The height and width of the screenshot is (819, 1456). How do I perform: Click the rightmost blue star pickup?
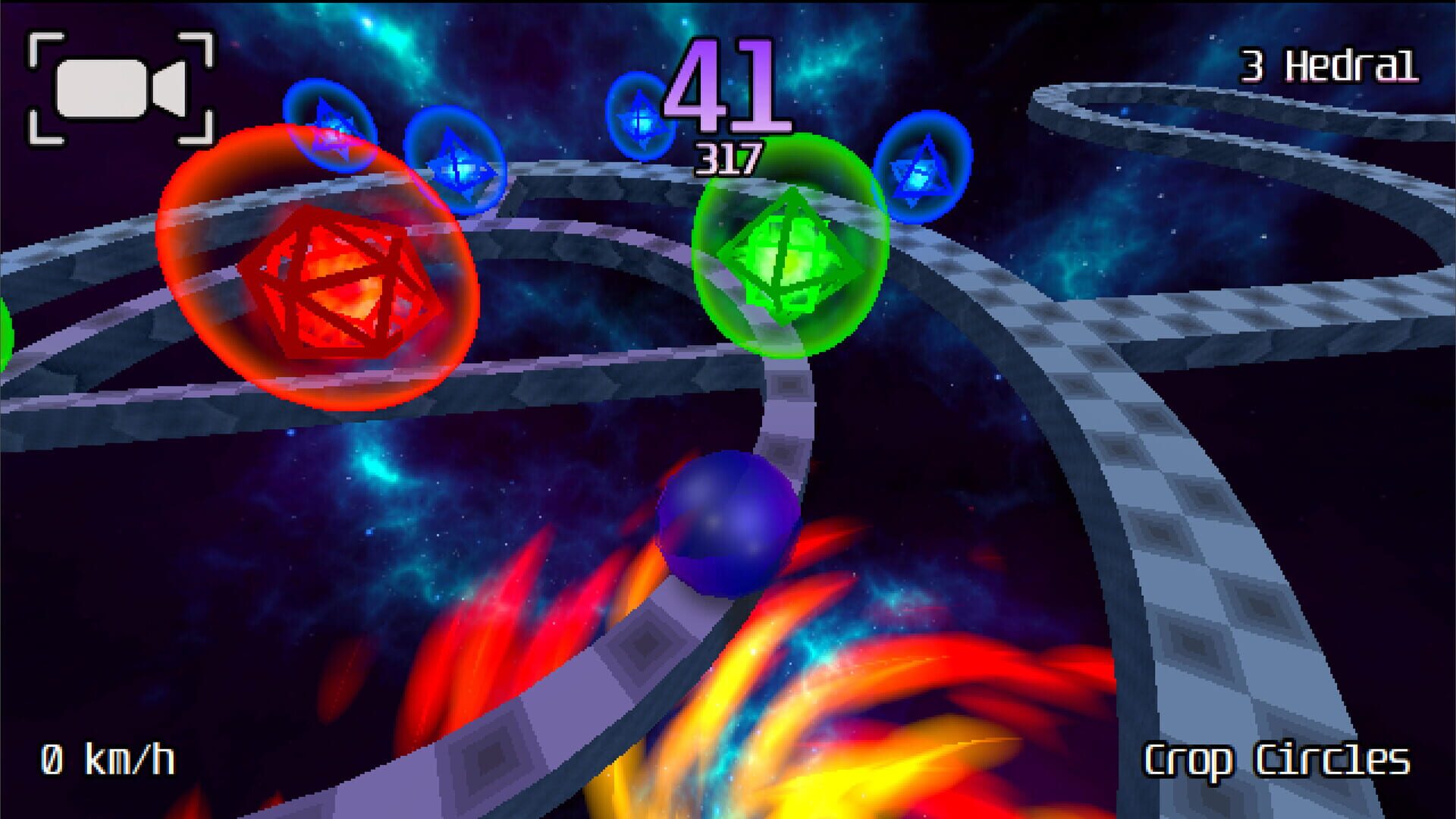[924, 171]
